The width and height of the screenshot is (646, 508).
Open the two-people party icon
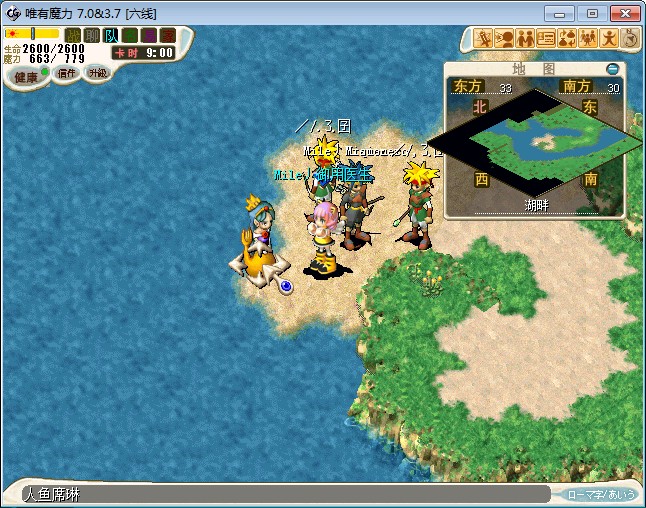point(525,39)
